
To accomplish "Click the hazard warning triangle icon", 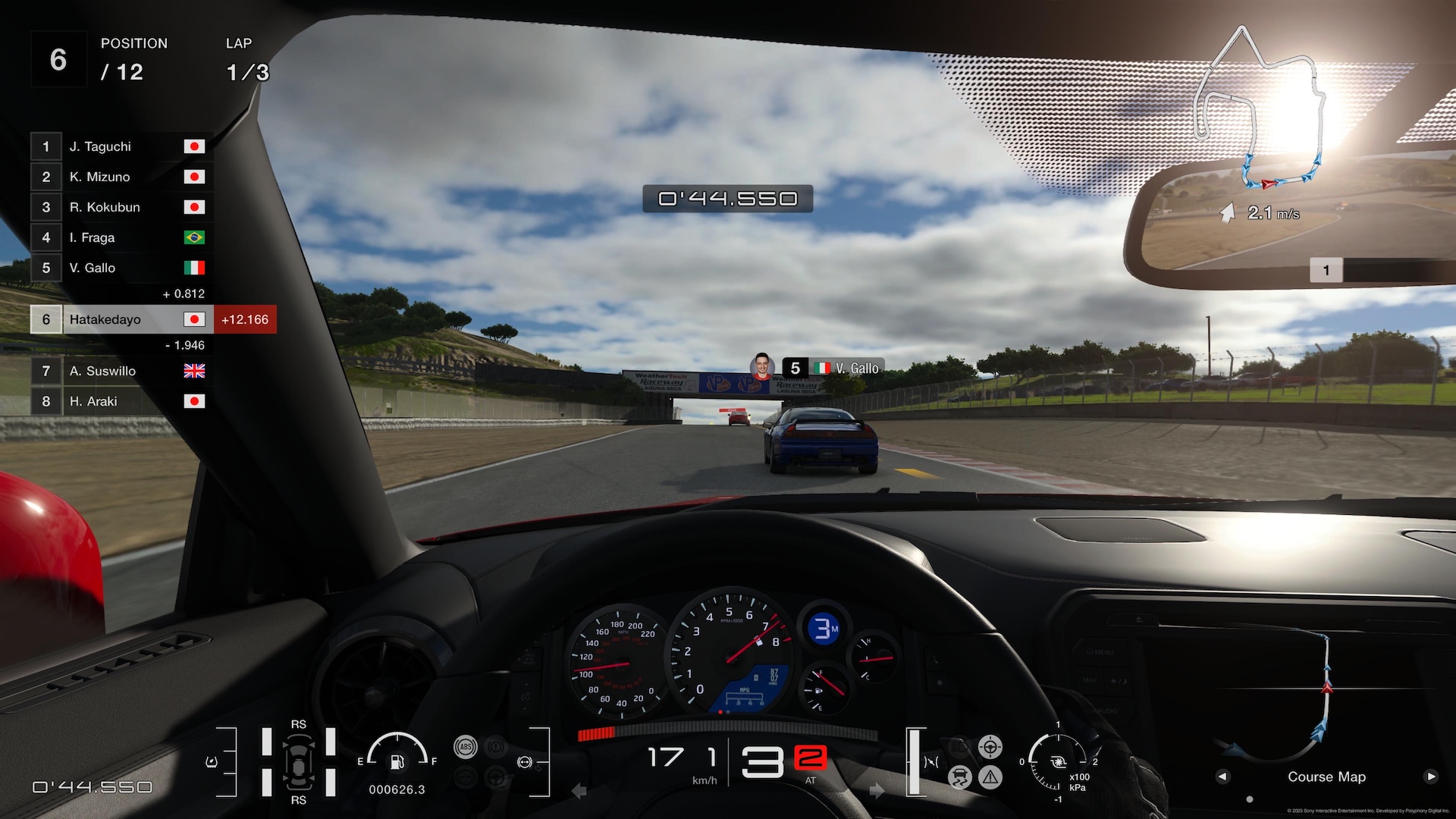I will [990, 777].
